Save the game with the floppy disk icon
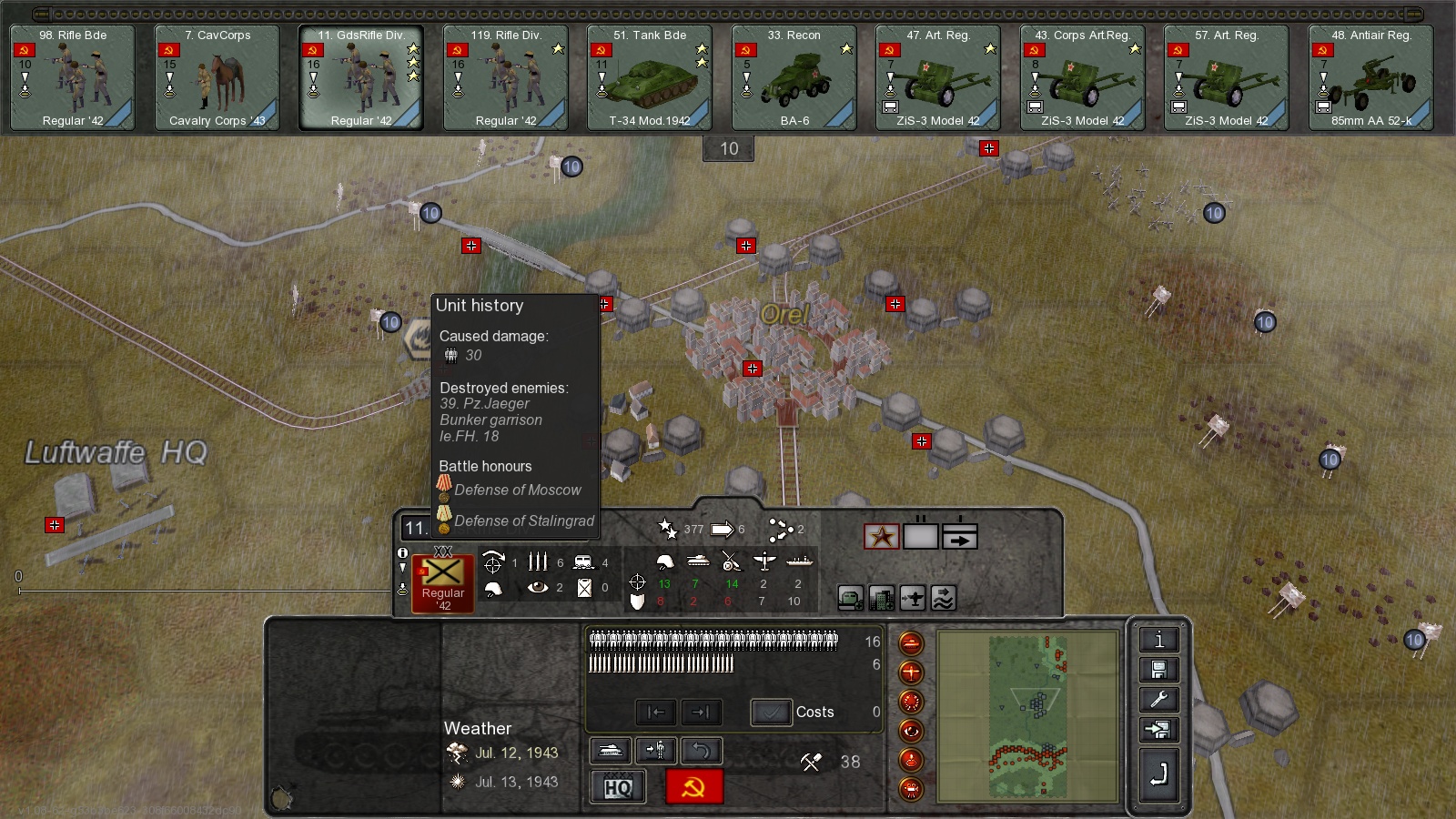Image resolution: width=1456 pixels, height=819 pixels. [x=1158, y=671]
